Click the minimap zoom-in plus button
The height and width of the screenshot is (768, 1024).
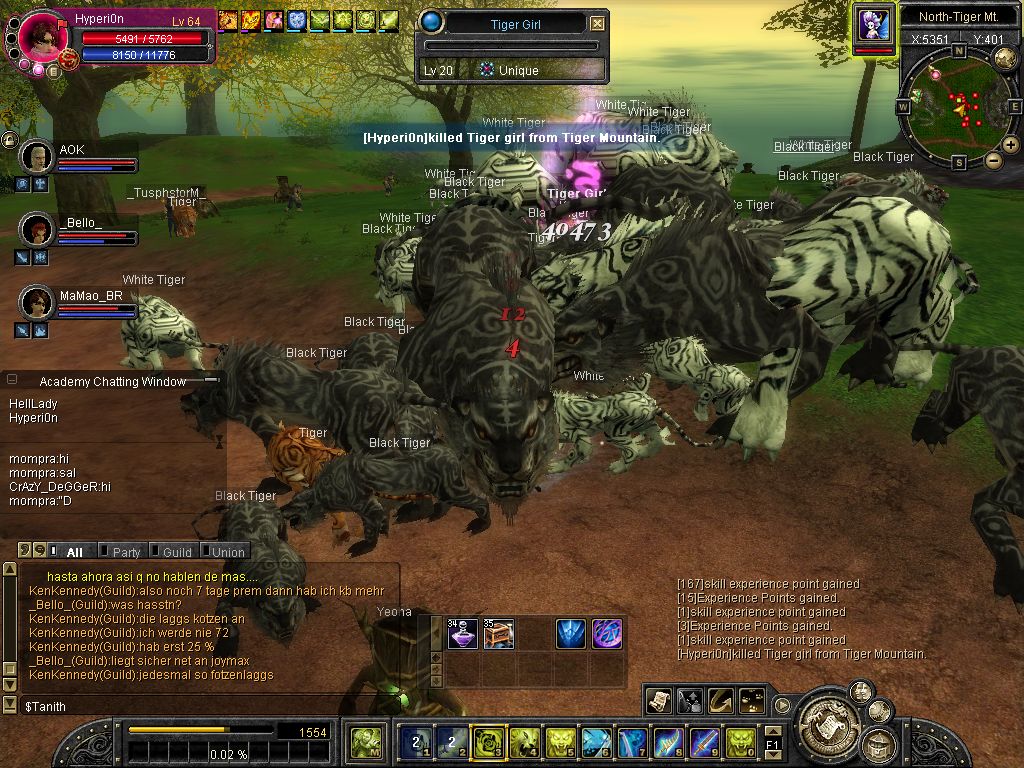(x=1011, y=144)
